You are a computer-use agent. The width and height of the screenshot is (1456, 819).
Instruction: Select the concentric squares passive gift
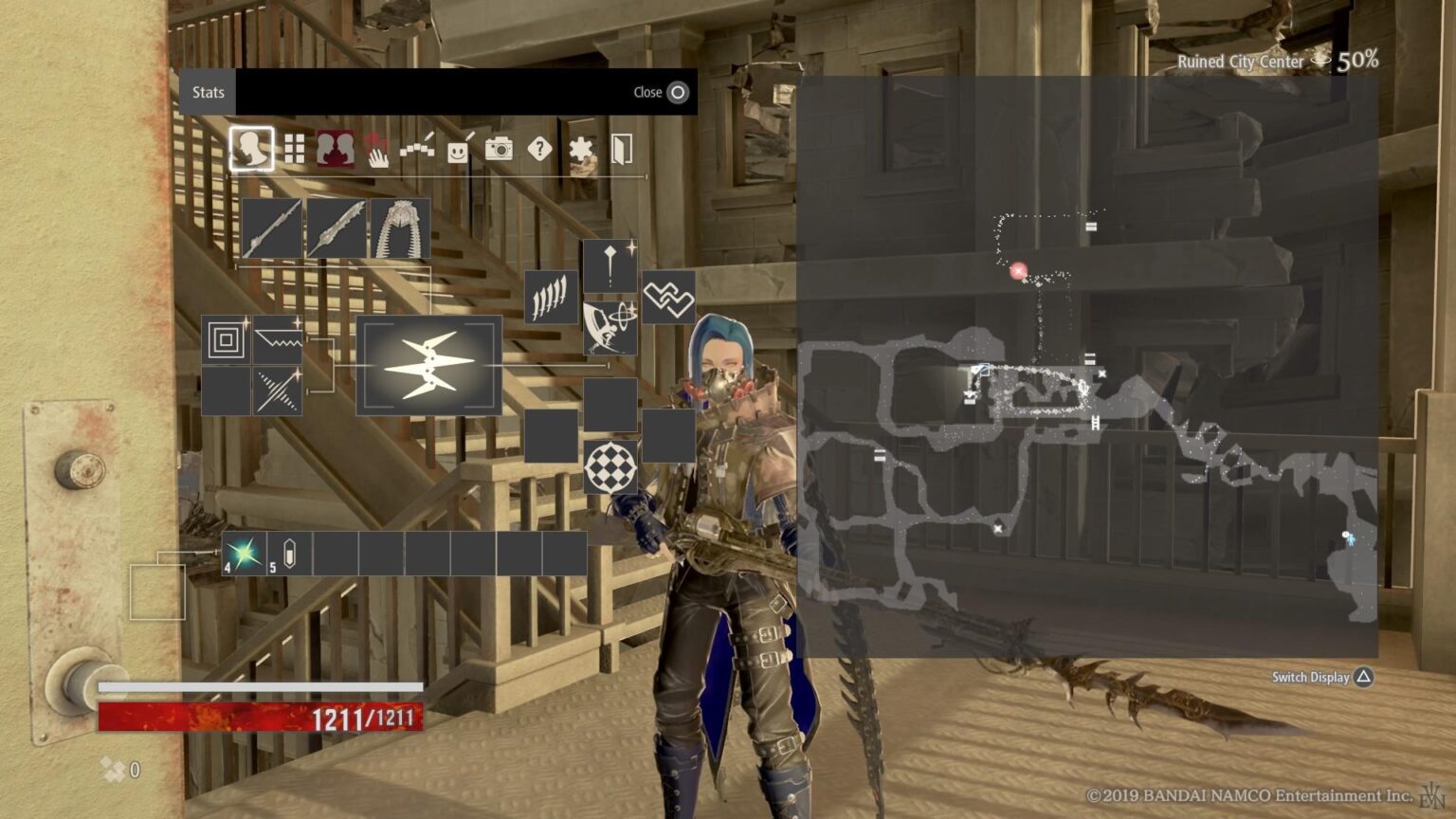click(x=226, y=339)
